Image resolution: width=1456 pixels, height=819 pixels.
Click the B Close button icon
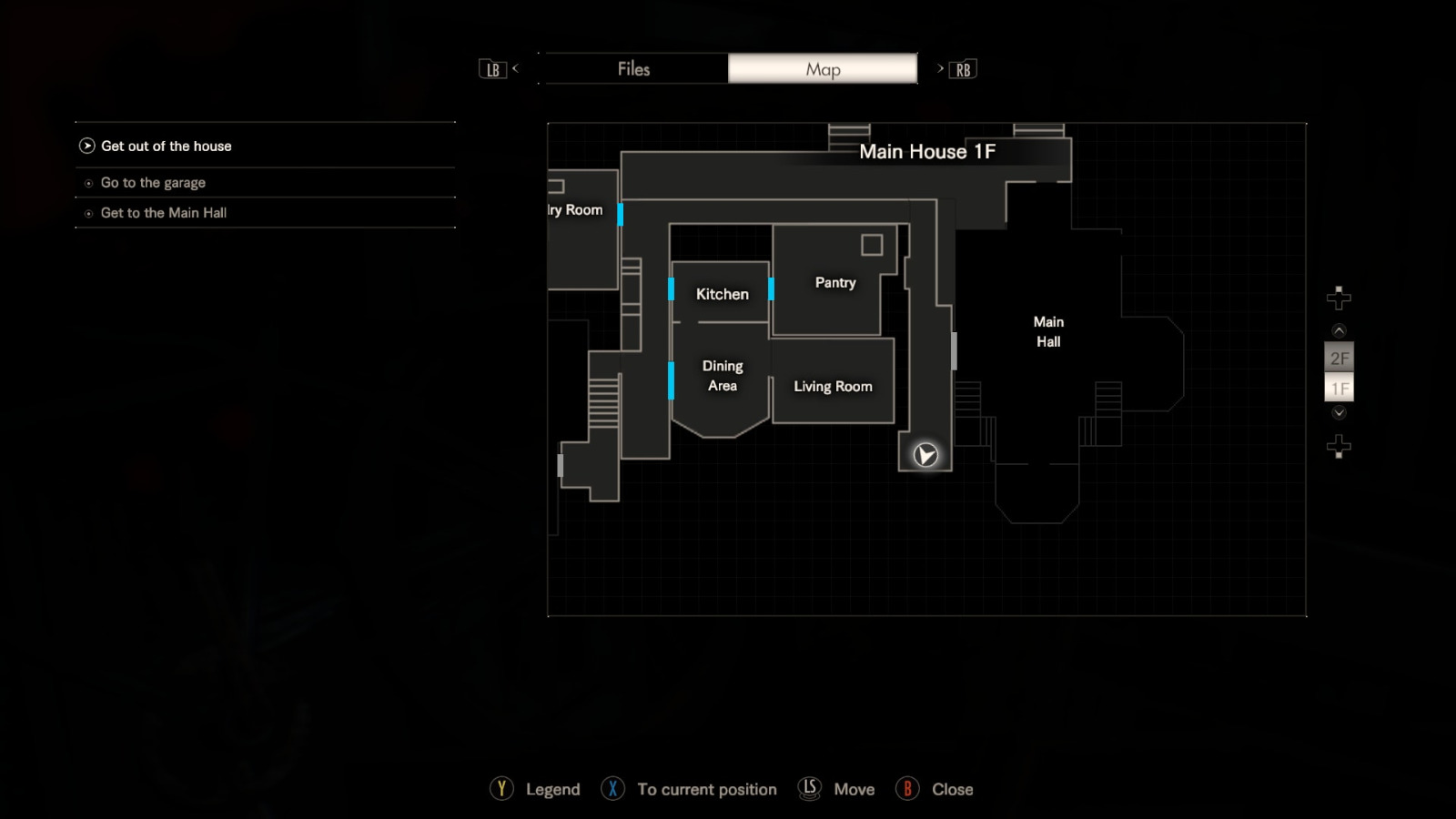tap(907, 789)
